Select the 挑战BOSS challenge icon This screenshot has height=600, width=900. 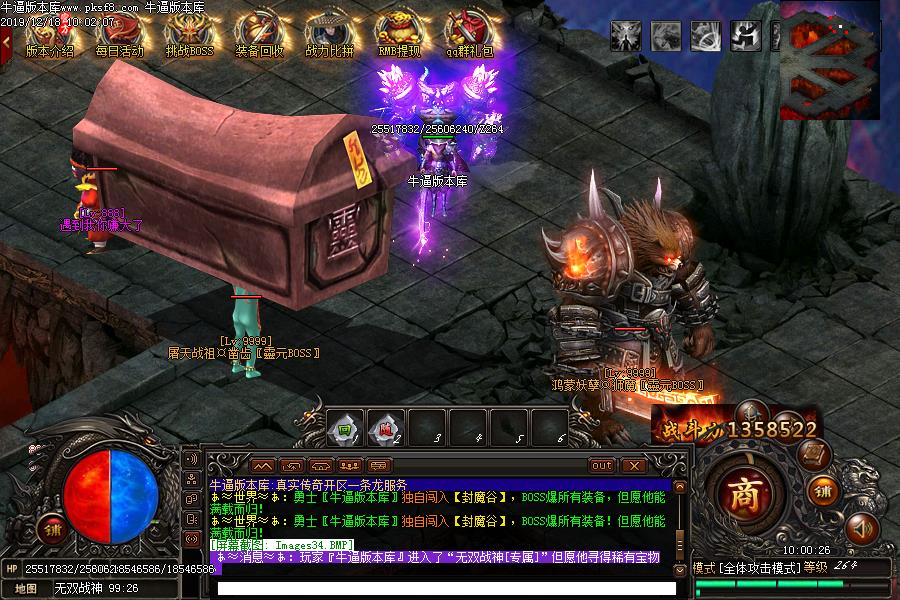[x=189, y=35]
